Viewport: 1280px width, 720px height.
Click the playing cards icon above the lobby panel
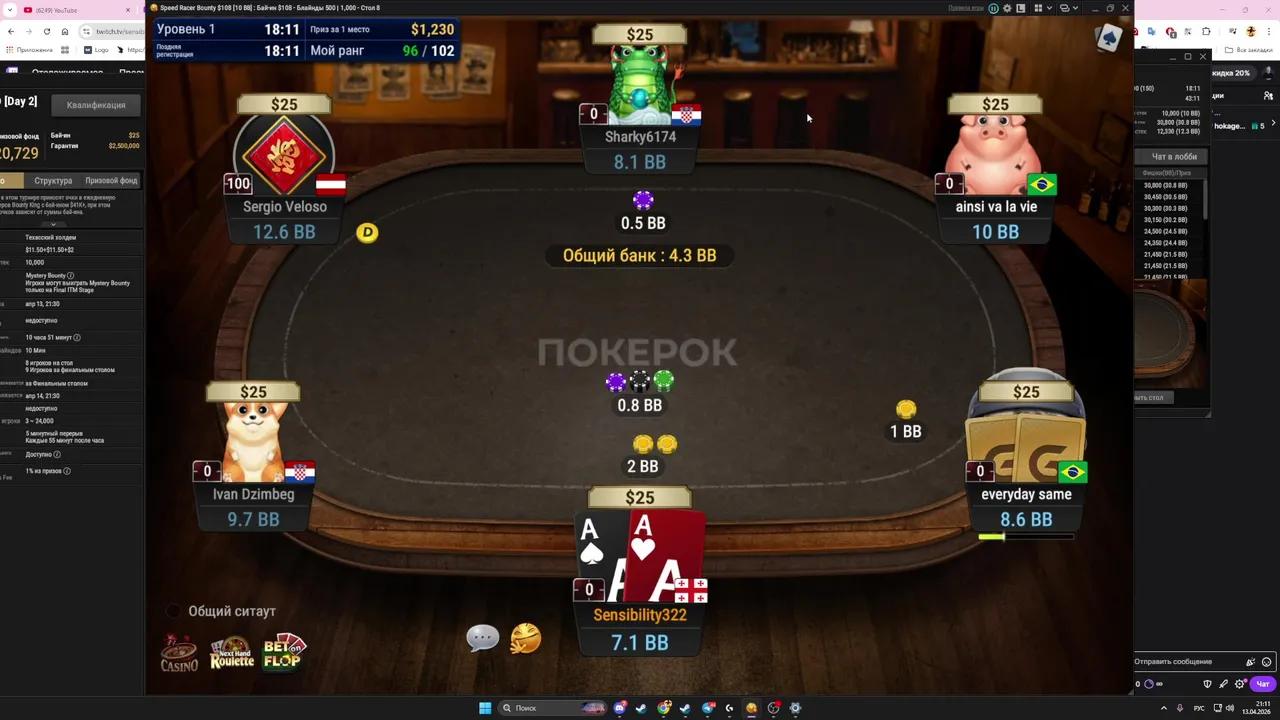coord(1108,39)
